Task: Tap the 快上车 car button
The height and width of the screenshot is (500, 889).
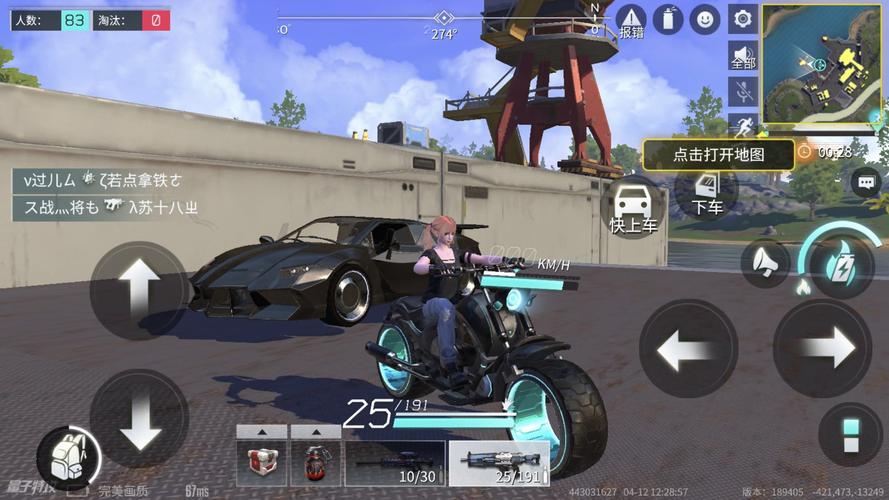Action: click(x=632, y=208)
